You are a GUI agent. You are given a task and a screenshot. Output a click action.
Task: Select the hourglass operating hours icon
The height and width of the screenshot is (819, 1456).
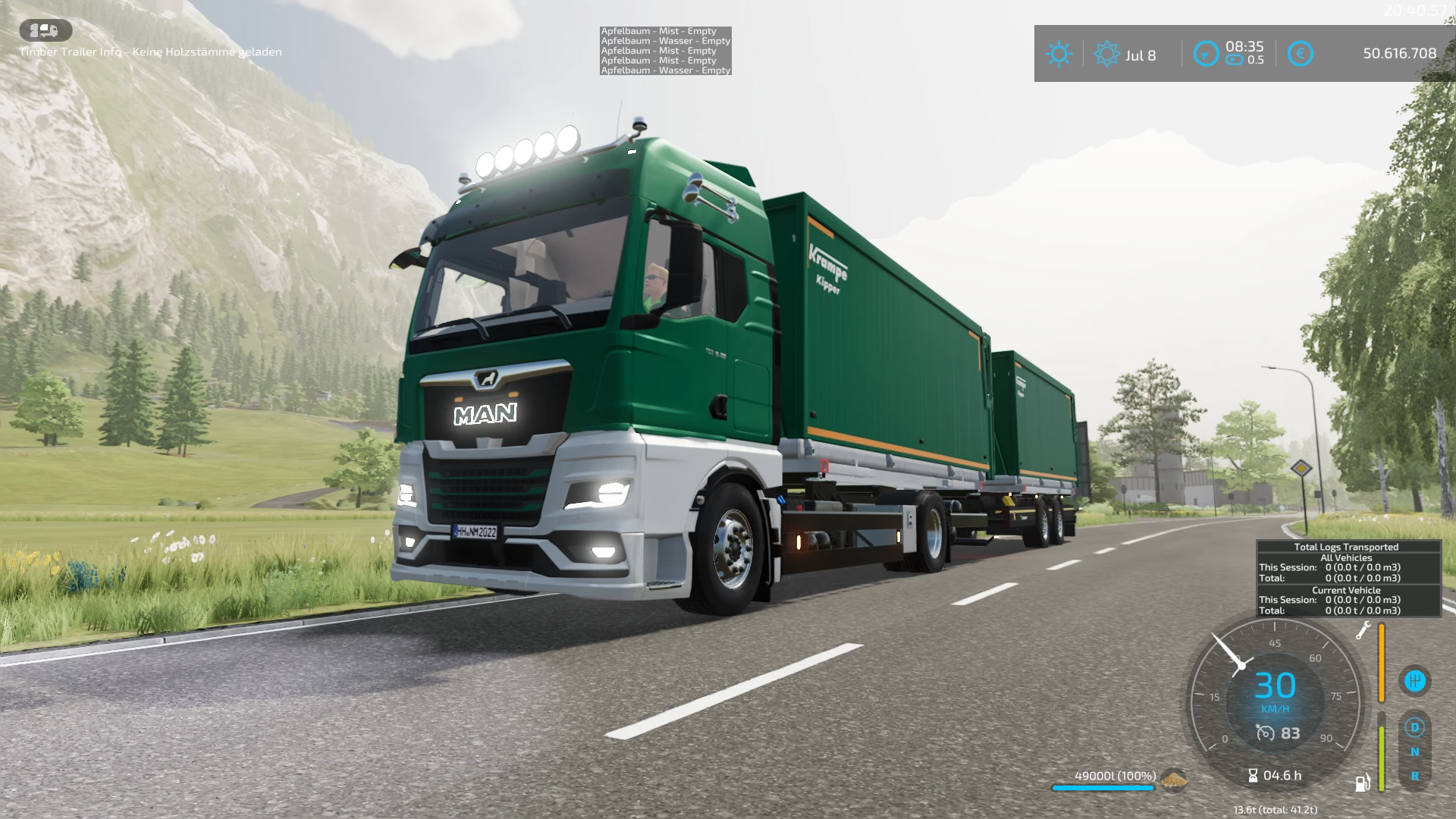point(1253,775)
